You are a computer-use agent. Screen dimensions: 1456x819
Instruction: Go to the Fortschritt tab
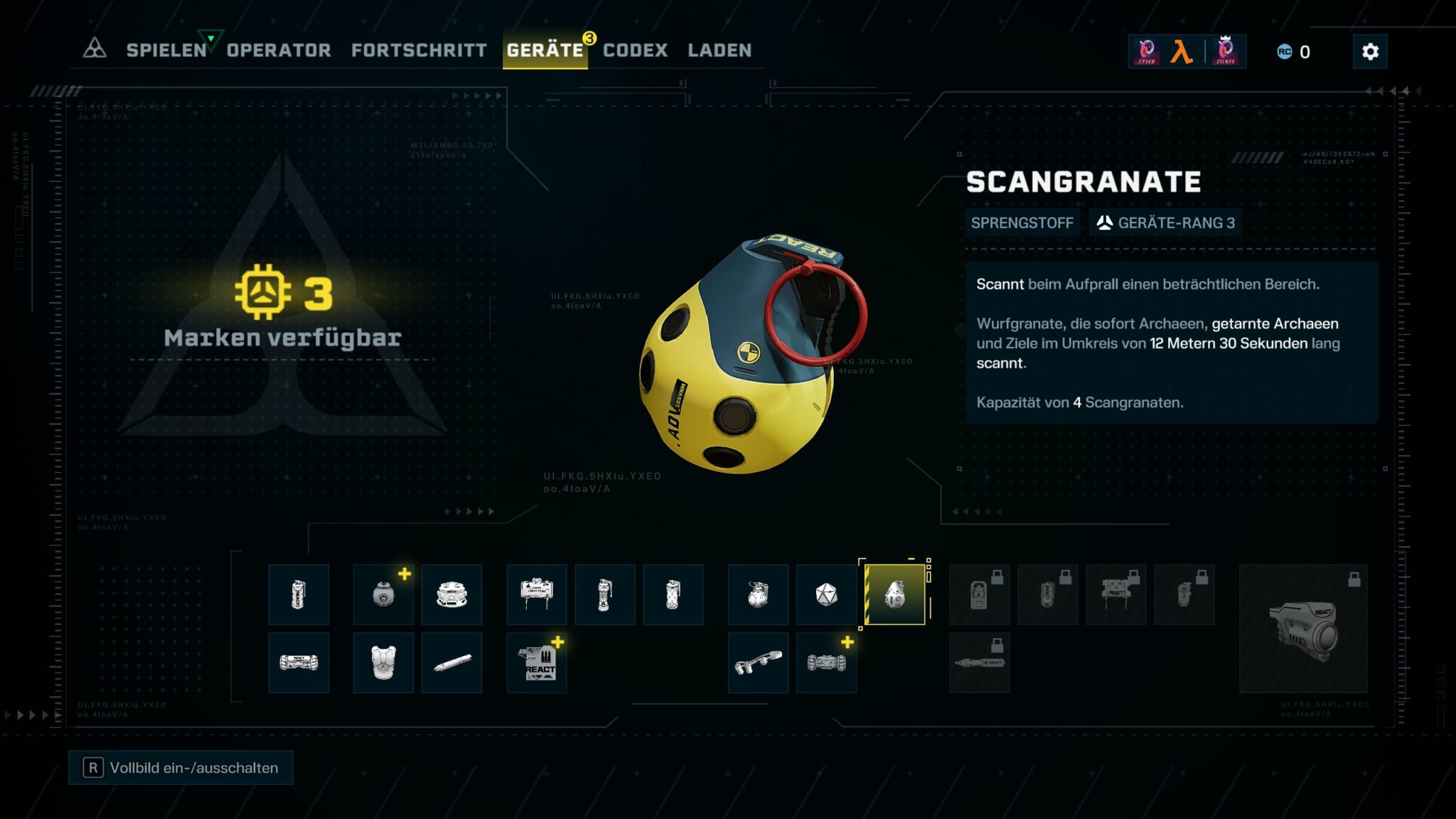point(419,50)
